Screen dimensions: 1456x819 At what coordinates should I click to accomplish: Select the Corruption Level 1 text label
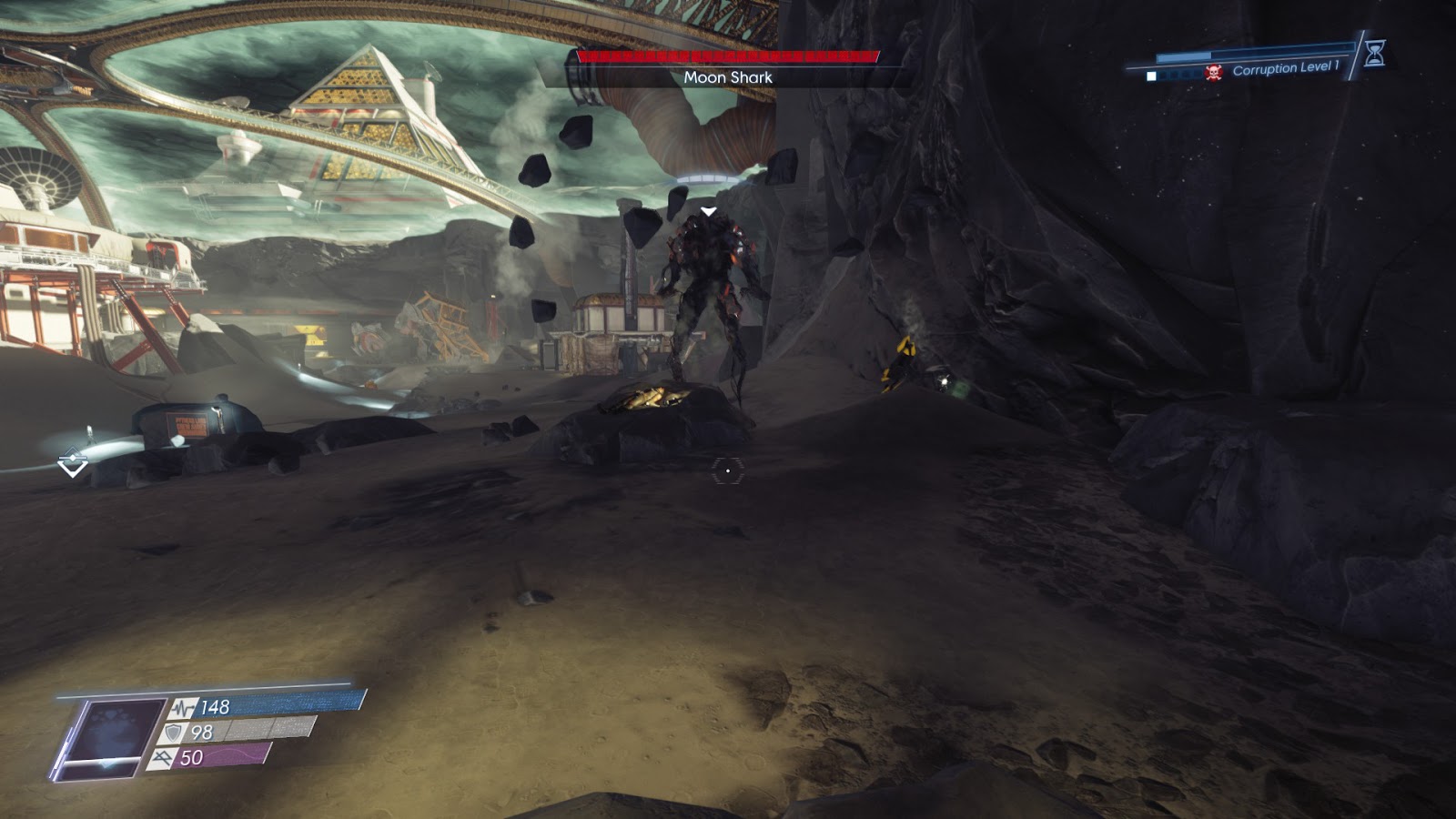click(1287, 67)
